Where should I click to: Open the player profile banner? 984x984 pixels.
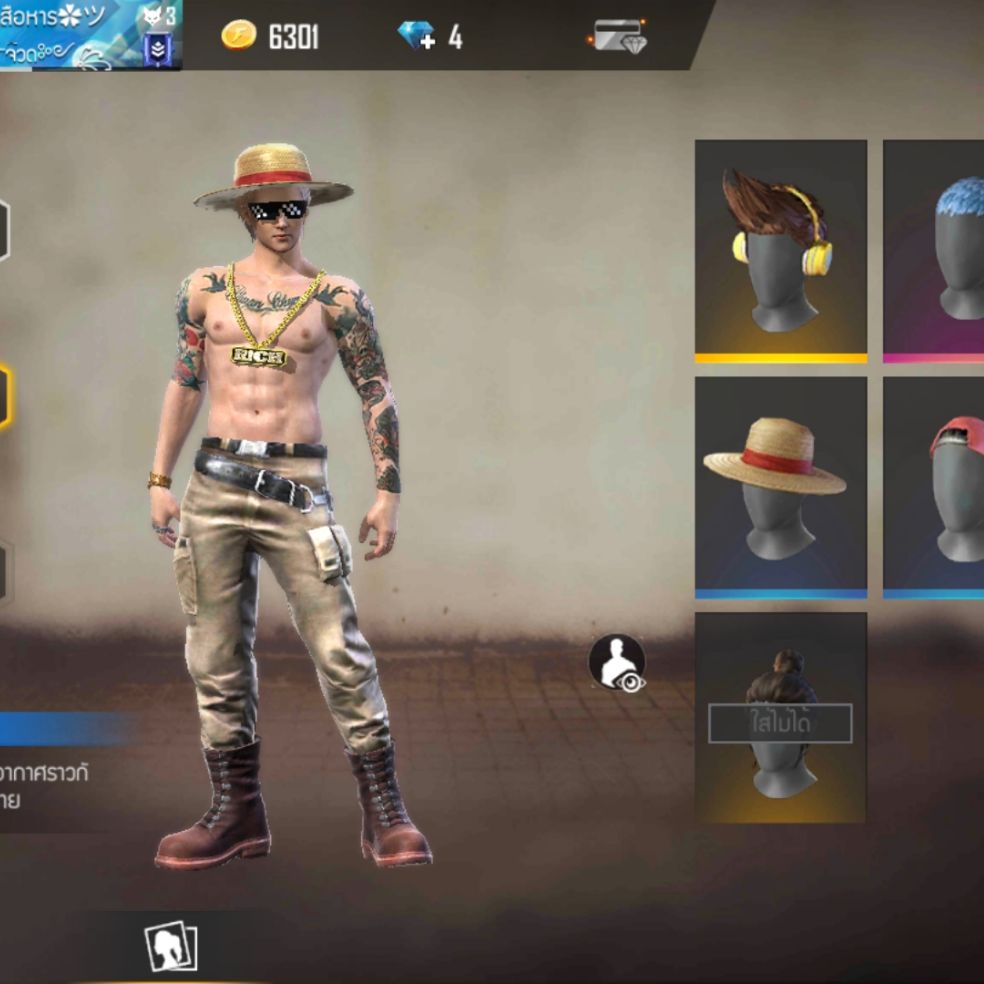(x=90, y=35)
